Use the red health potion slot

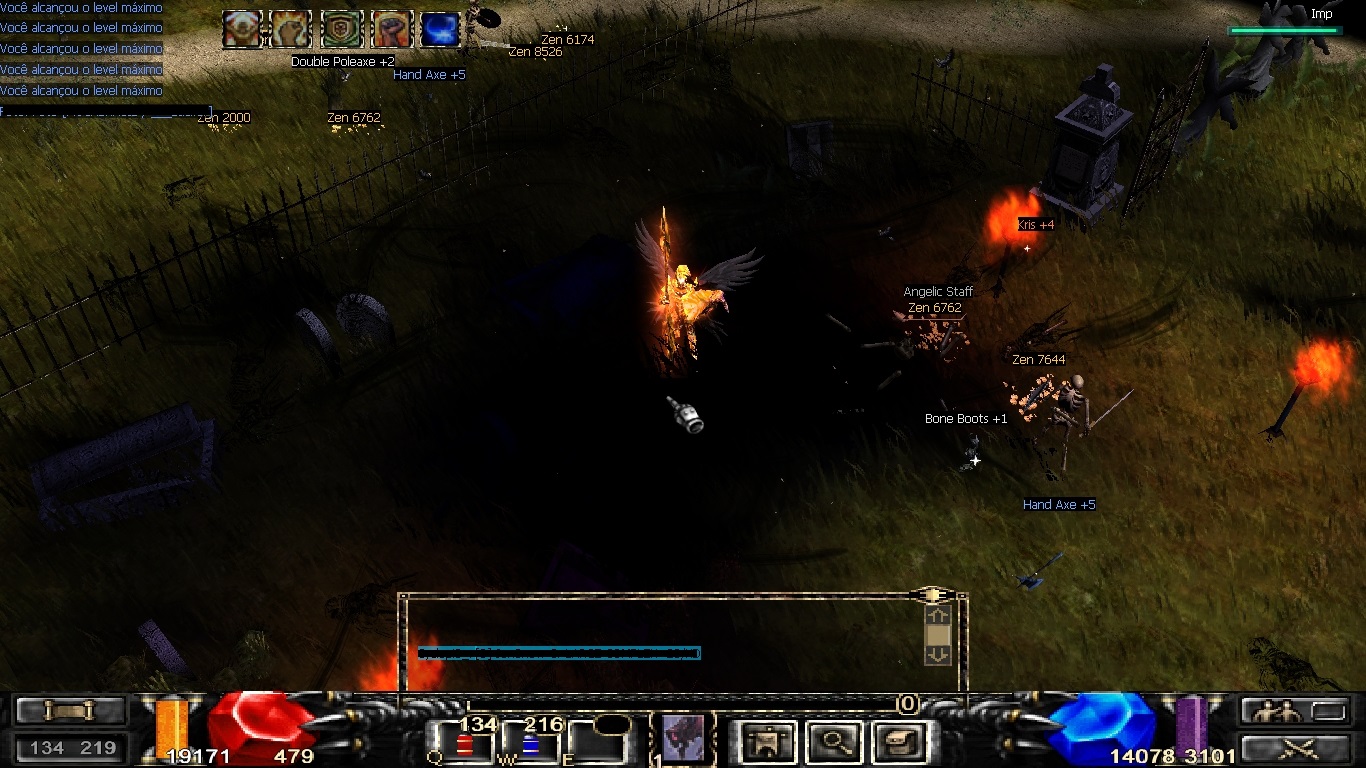pyautogui.click(x=465, y=744)
